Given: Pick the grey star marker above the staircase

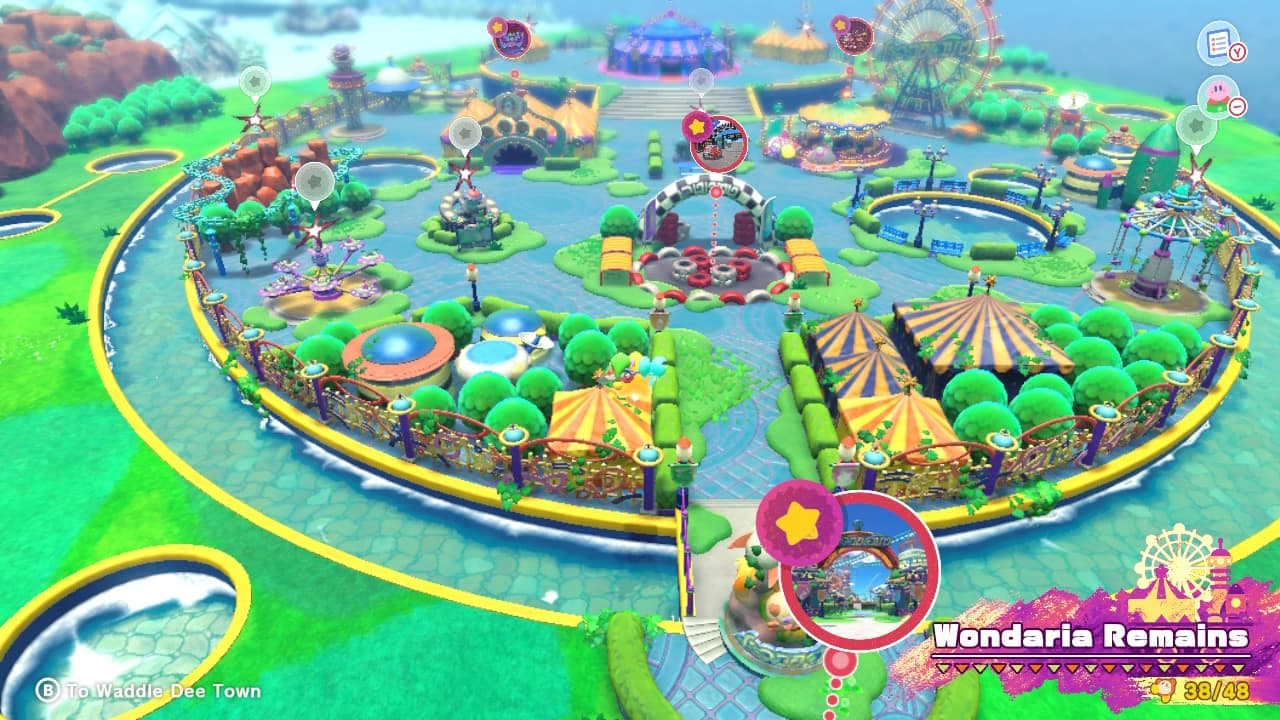Looking at the screenshot, I should [x=702, y=82].
